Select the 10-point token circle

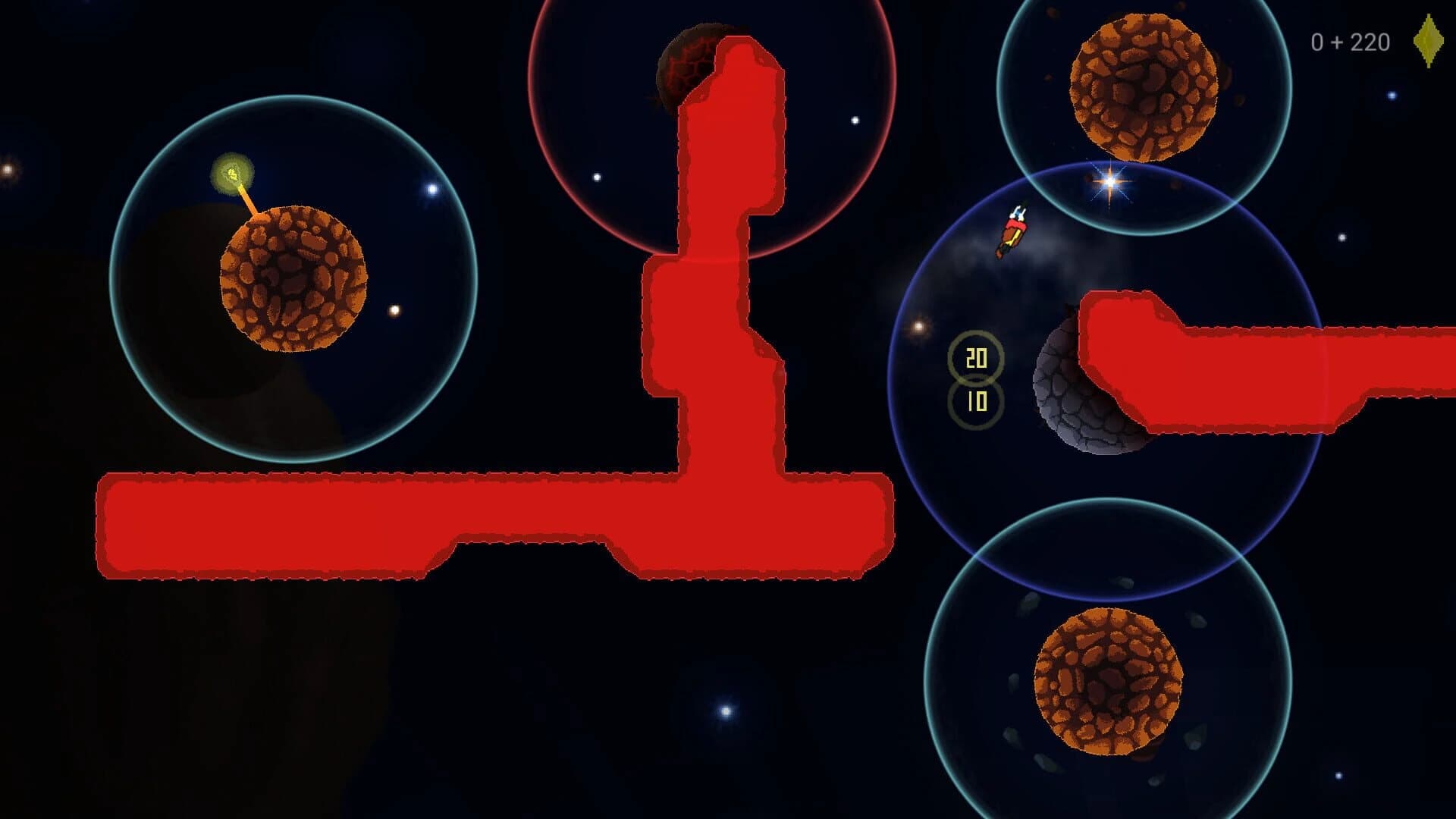pyautogui.click(x=977, y=400)
